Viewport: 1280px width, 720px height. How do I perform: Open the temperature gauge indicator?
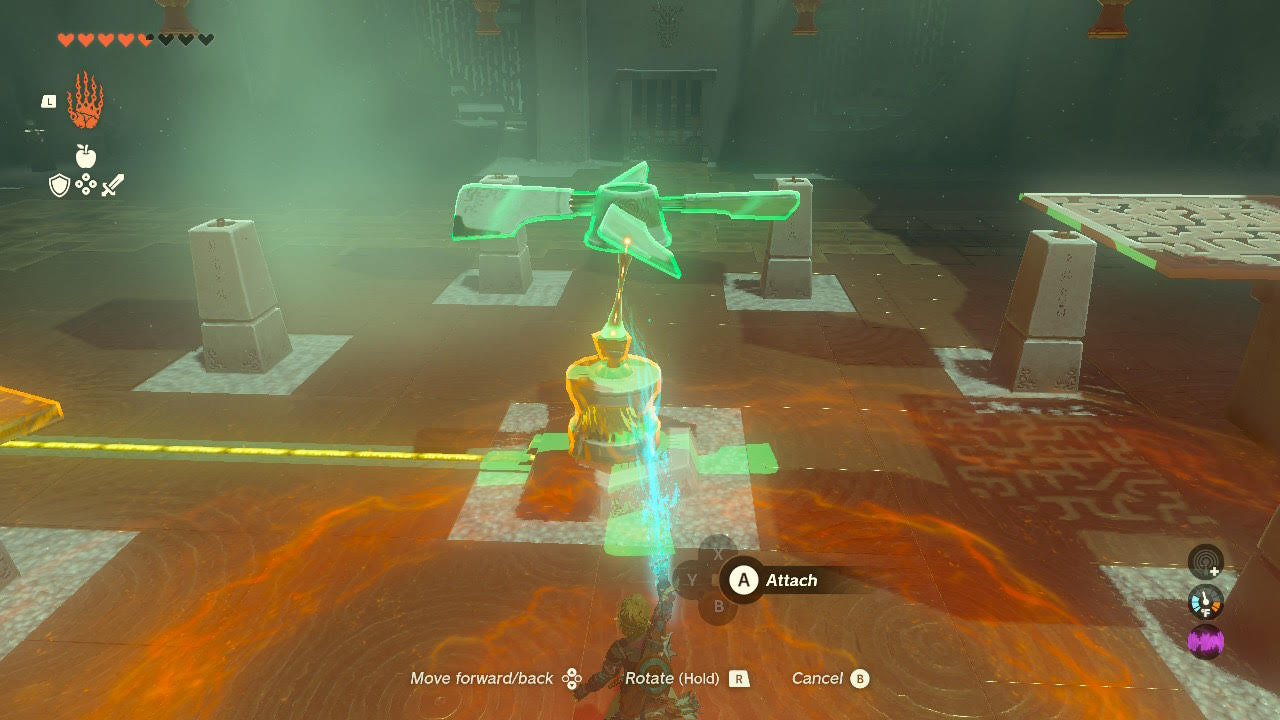1206,601
